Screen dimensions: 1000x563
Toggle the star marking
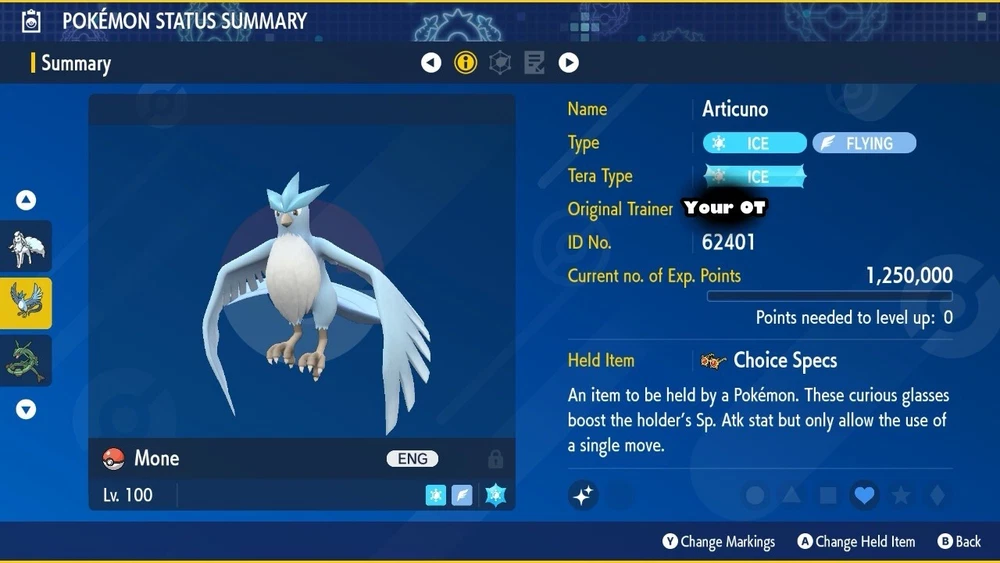click(900, 495)
